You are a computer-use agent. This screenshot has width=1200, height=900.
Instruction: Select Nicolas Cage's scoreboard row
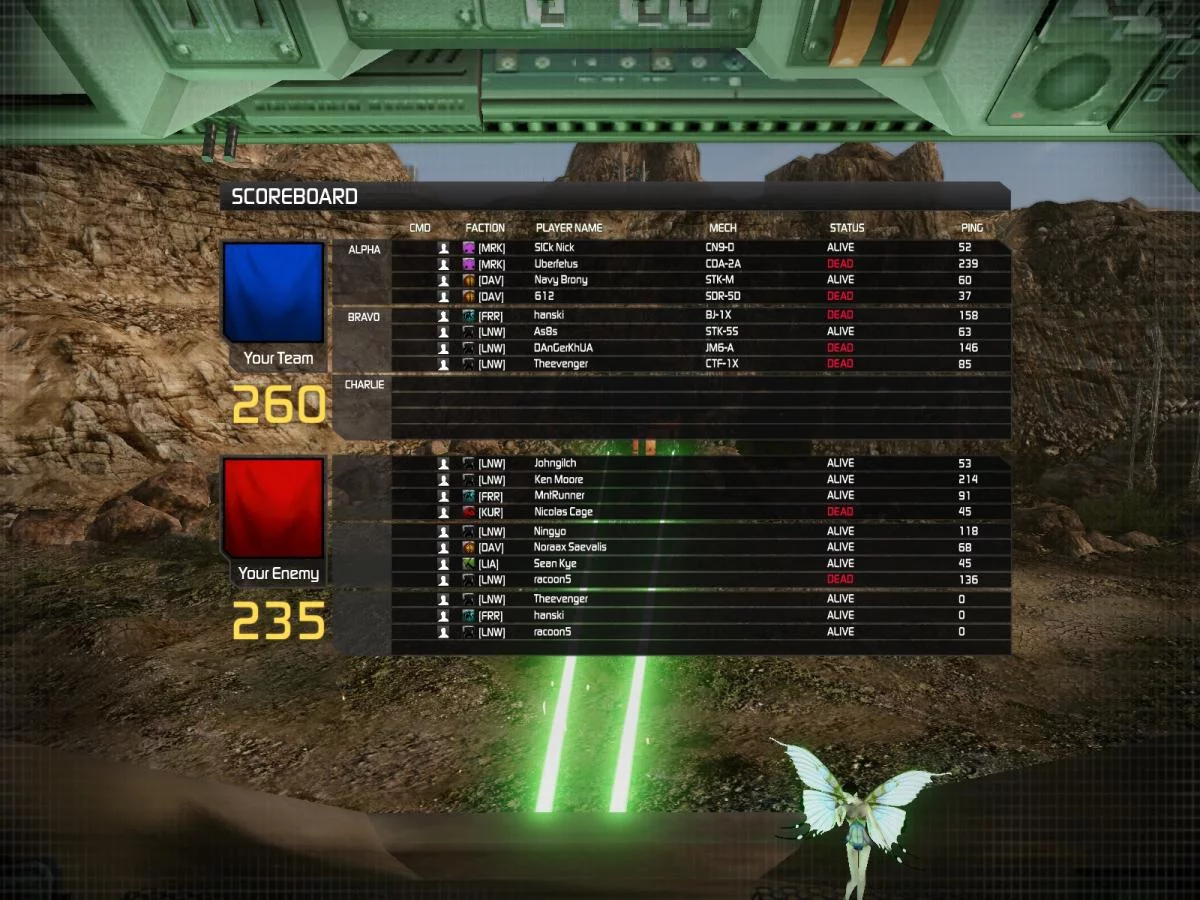point(563,512)
